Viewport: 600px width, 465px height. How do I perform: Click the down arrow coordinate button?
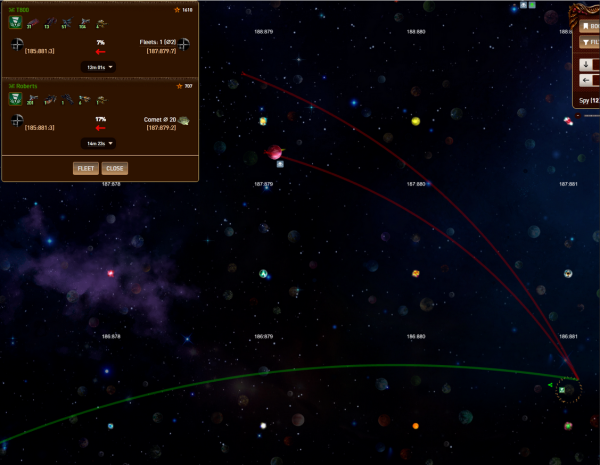[x=587, y=63]
